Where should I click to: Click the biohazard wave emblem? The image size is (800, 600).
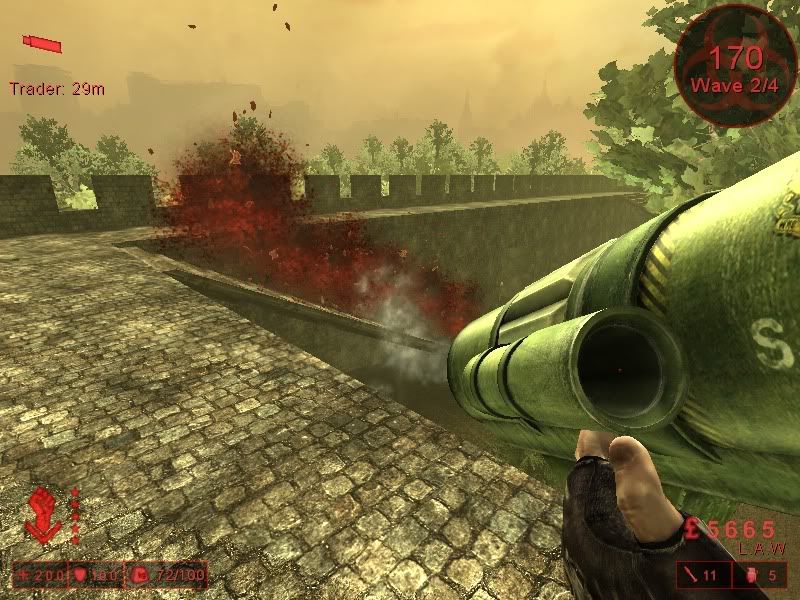[736, 65]
